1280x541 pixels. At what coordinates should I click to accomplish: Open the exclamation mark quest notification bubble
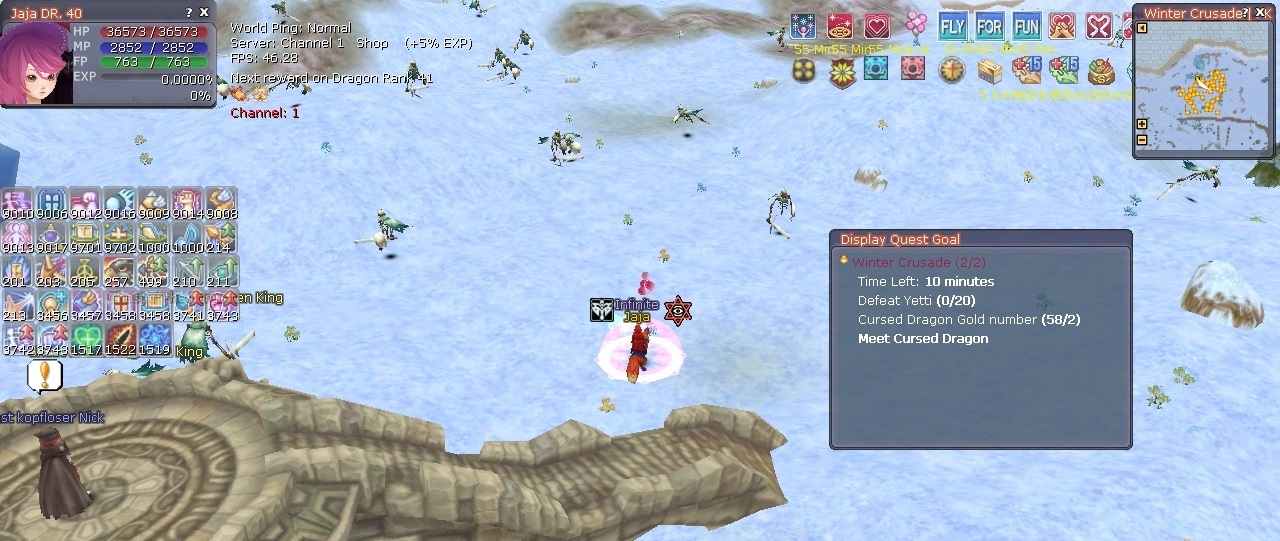44,374
